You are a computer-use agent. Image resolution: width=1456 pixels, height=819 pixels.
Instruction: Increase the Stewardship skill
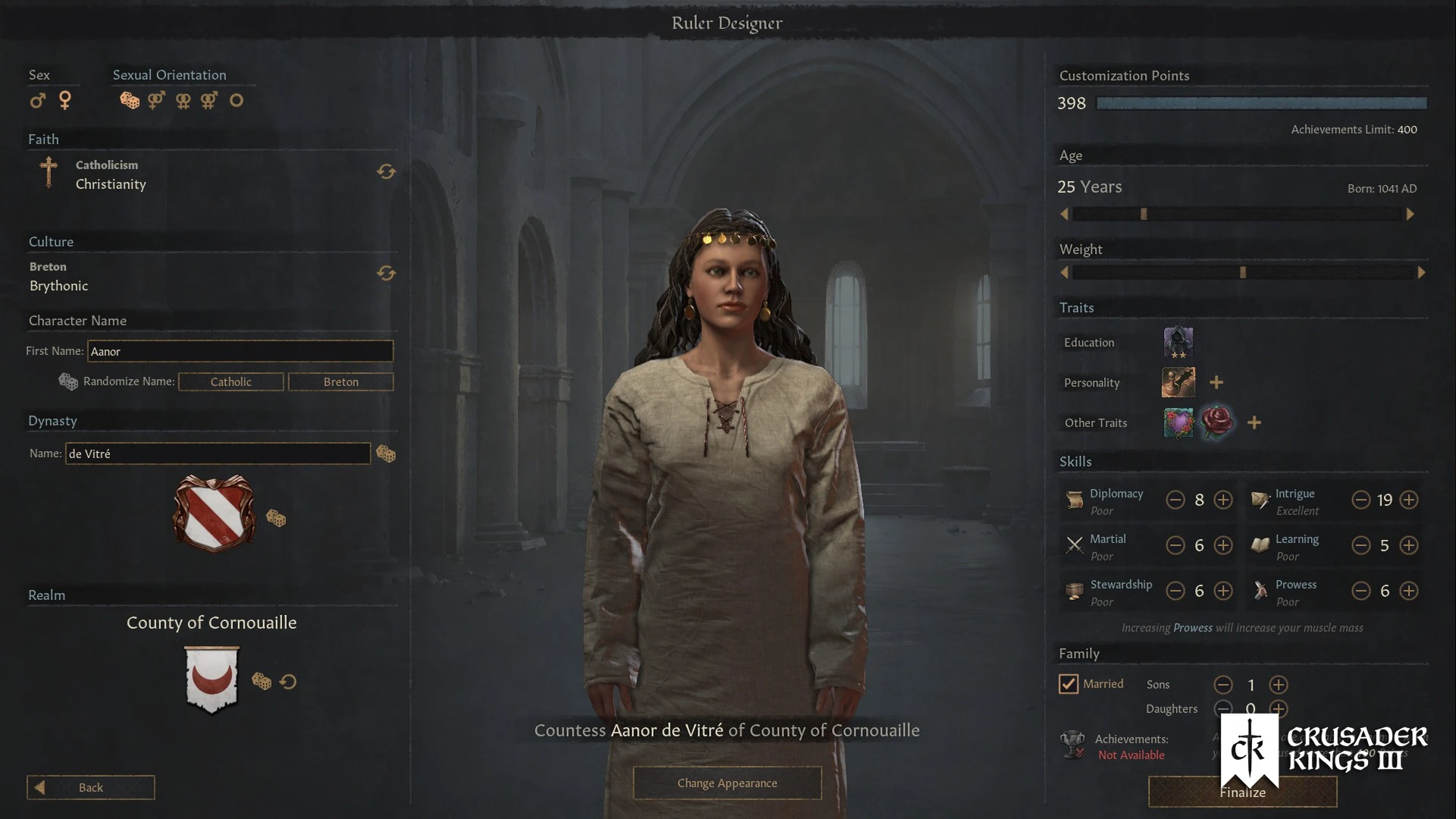click(1223, 591)
